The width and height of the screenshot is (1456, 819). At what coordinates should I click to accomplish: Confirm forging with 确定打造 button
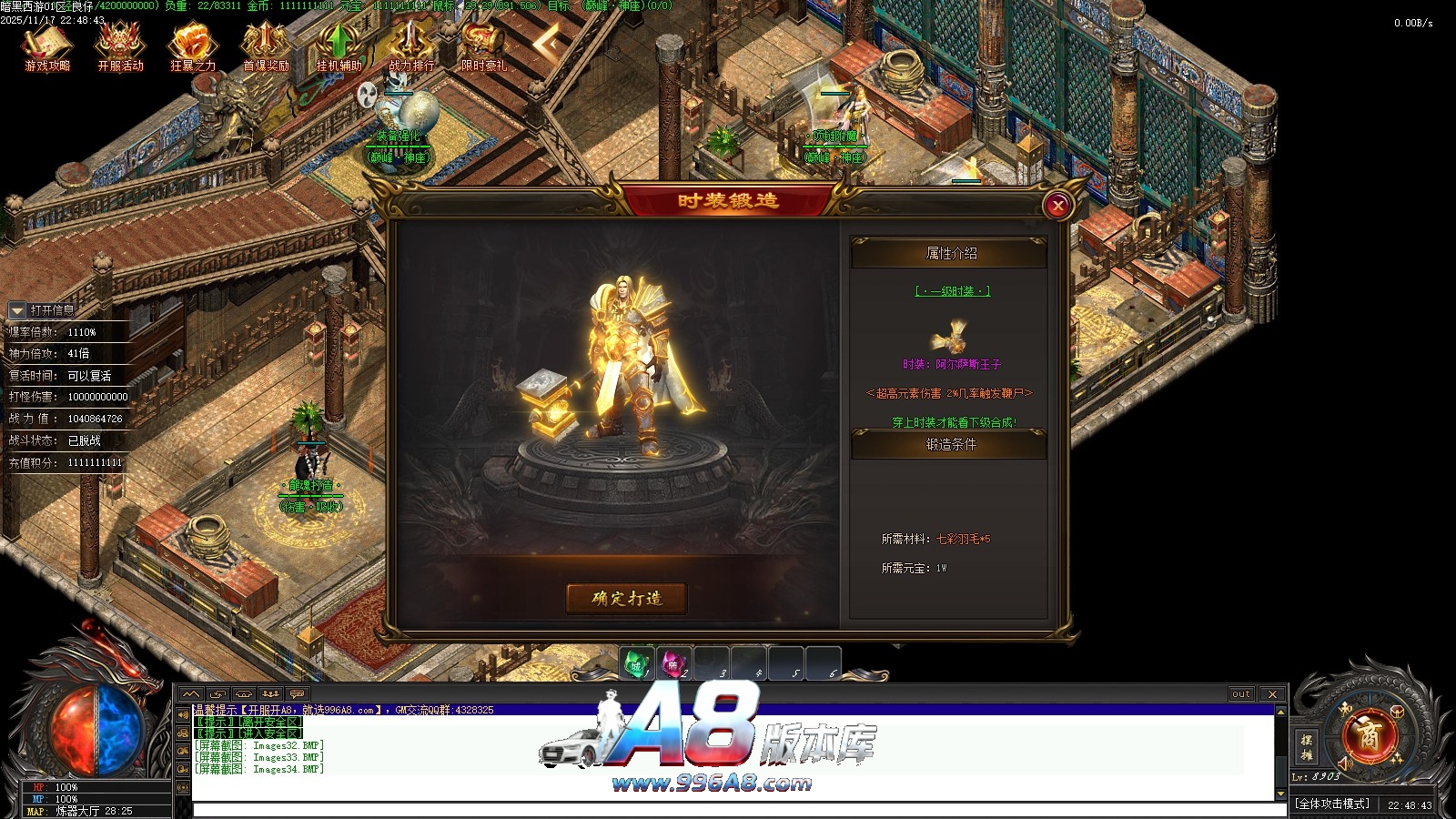click(x=626, y=599)
